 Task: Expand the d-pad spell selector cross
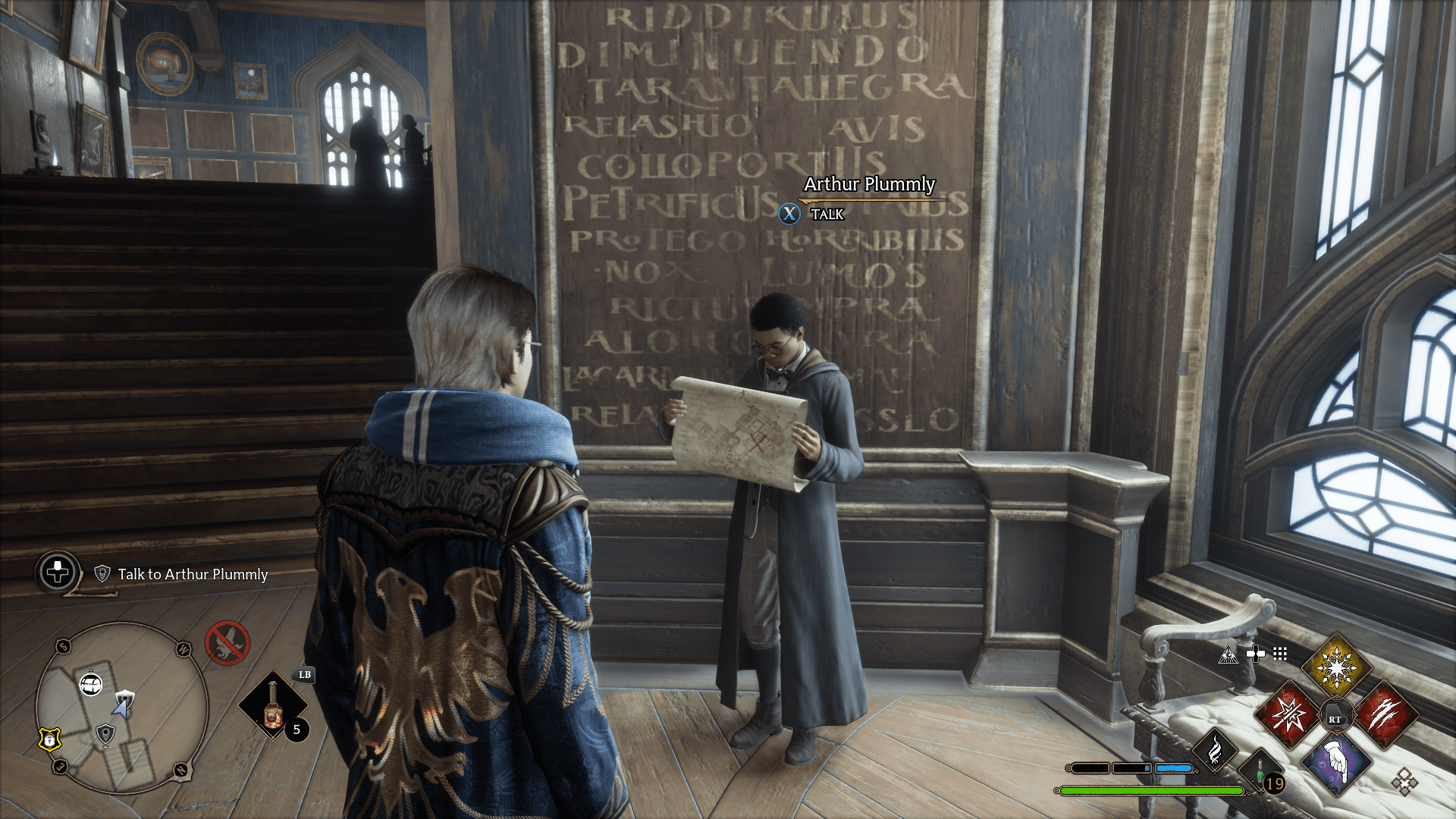pyautogui.click(x=1257, y=654)
